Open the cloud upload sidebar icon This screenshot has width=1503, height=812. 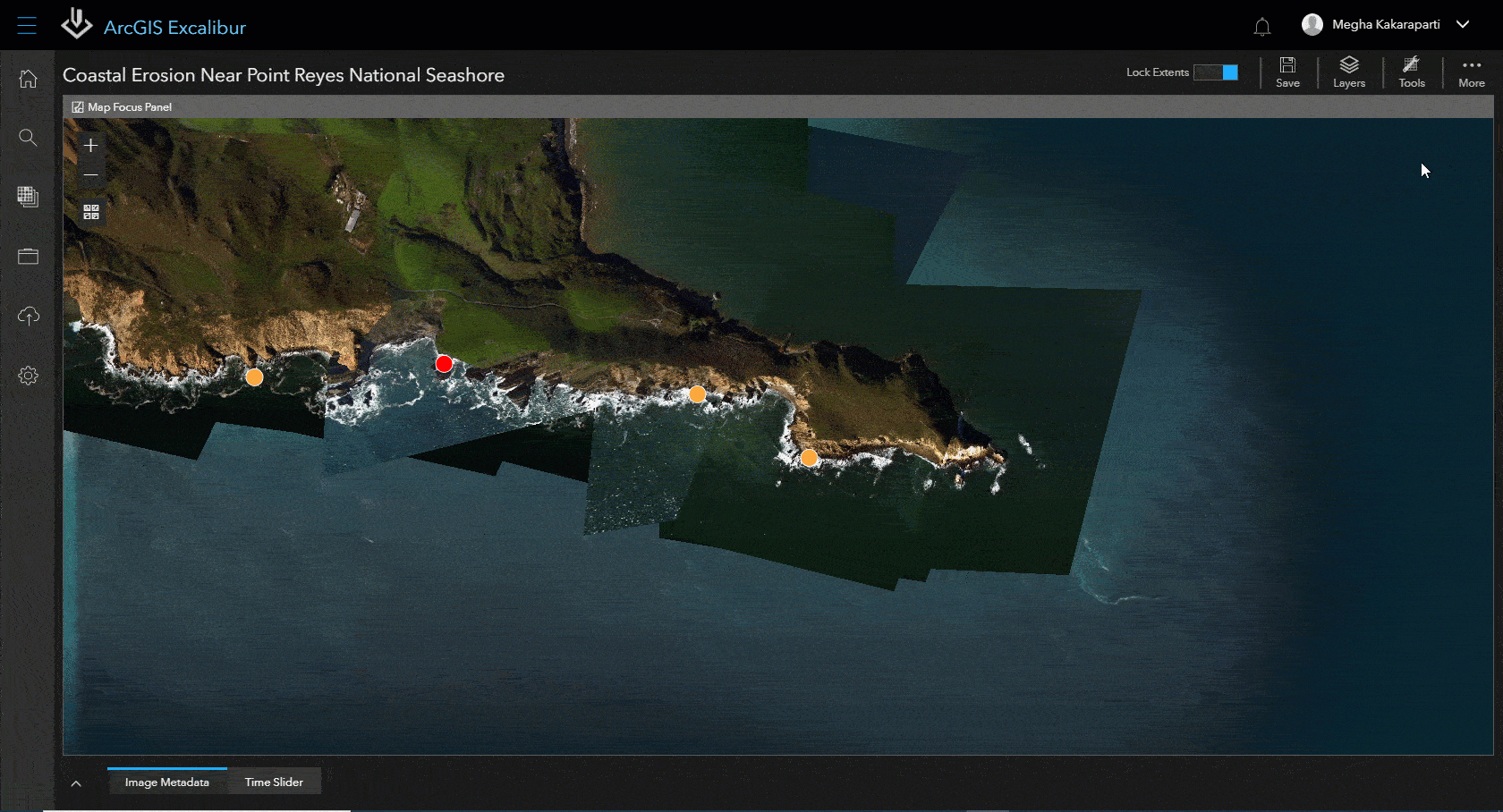(x=29, y=316)
